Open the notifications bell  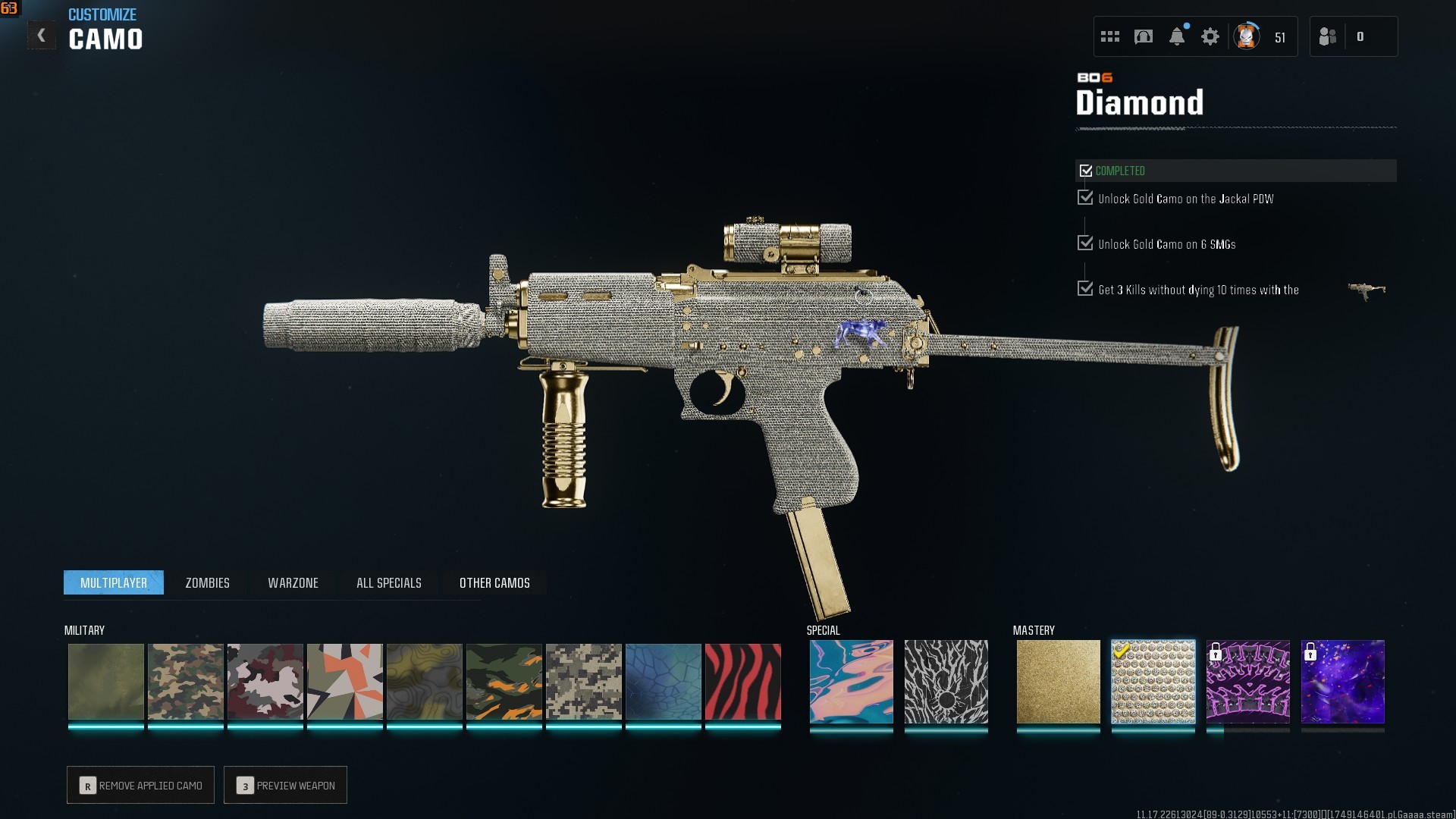[x=1176, y=36]
